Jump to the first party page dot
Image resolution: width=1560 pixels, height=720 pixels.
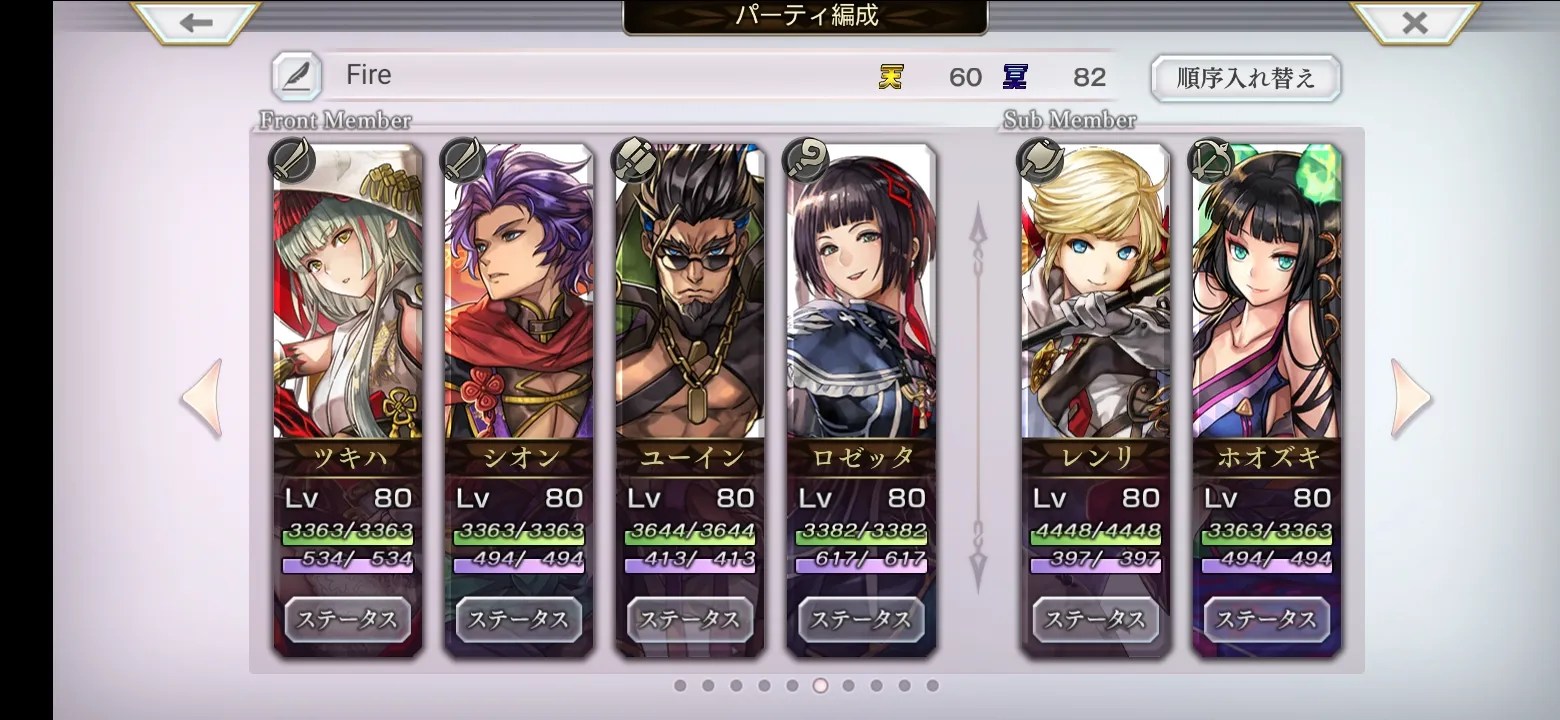[680, 686]
